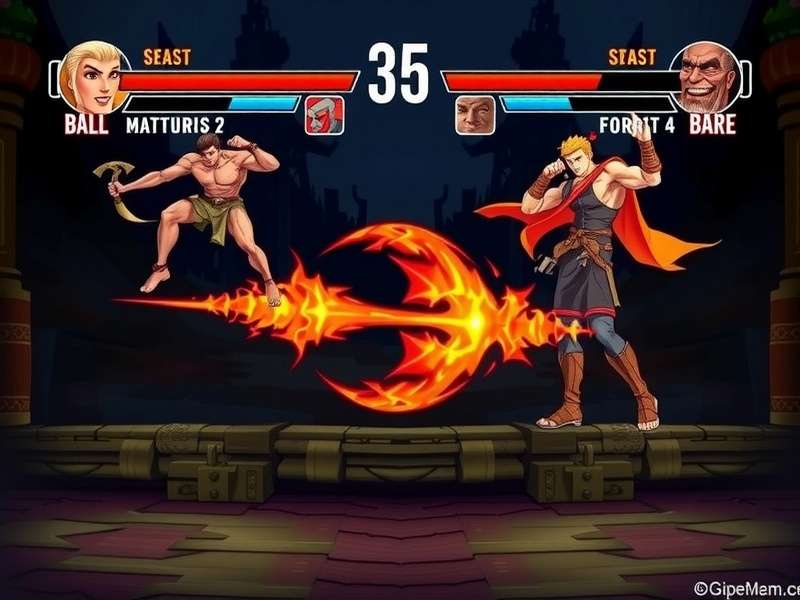Click the blonde fighter portrait
Image resolution: width=800 pixels, height=600 pixels.
(91, 75)
